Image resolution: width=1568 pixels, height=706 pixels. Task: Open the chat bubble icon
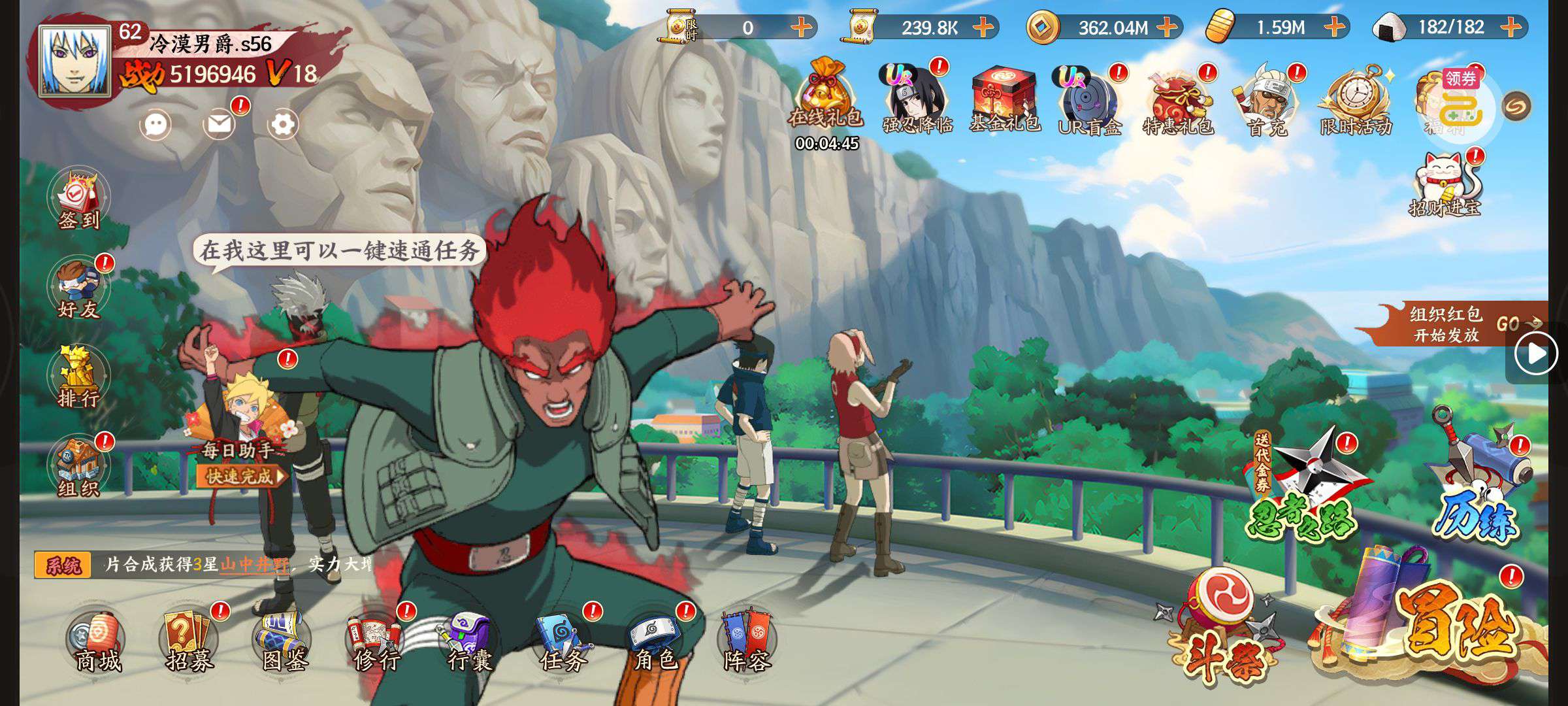155,124
